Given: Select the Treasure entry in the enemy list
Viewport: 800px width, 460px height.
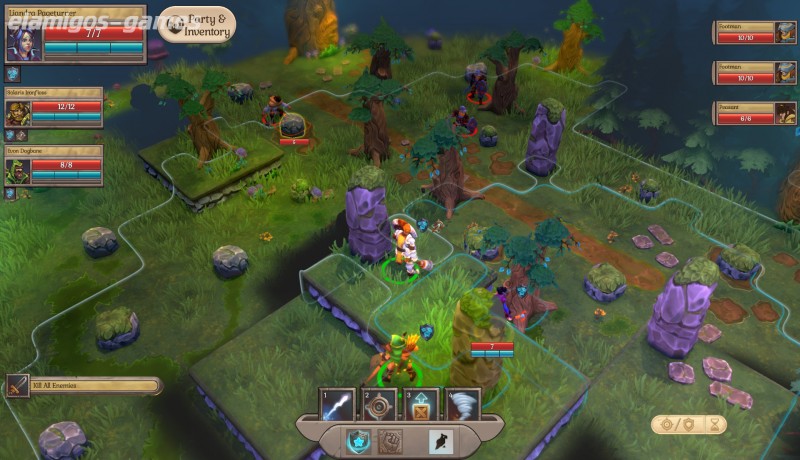Looking at the screenshot, I should [755, 113].
